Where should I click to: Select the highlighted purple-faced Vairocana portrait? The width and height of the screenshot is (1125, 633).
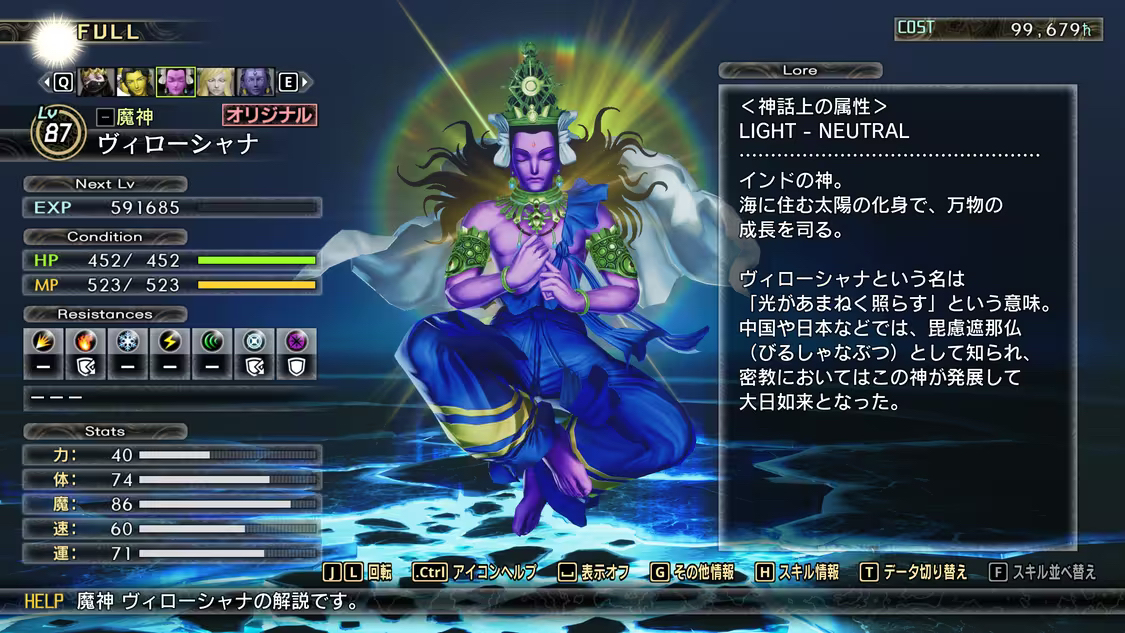(x=175, y=82)
